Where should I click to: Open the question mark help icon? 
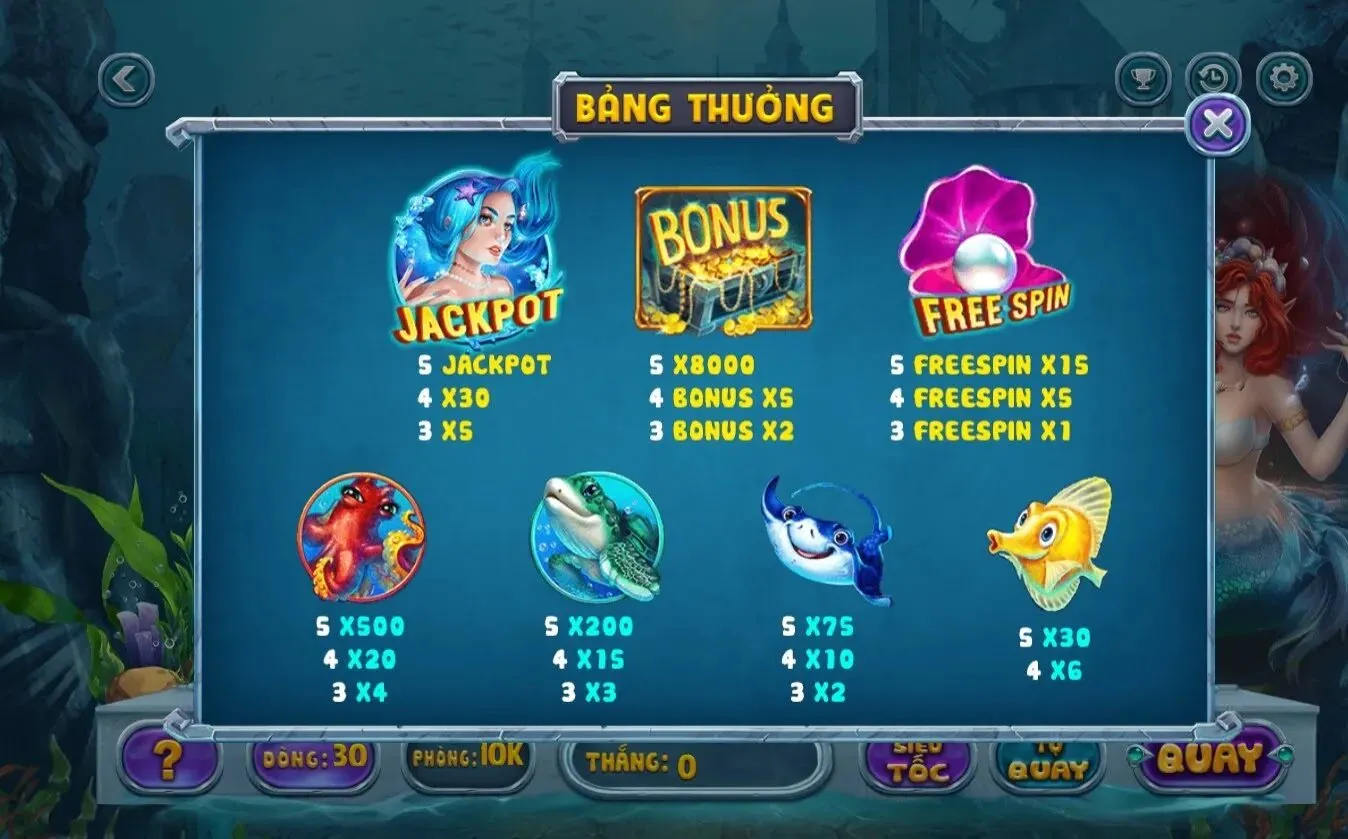tap(166, 761)
